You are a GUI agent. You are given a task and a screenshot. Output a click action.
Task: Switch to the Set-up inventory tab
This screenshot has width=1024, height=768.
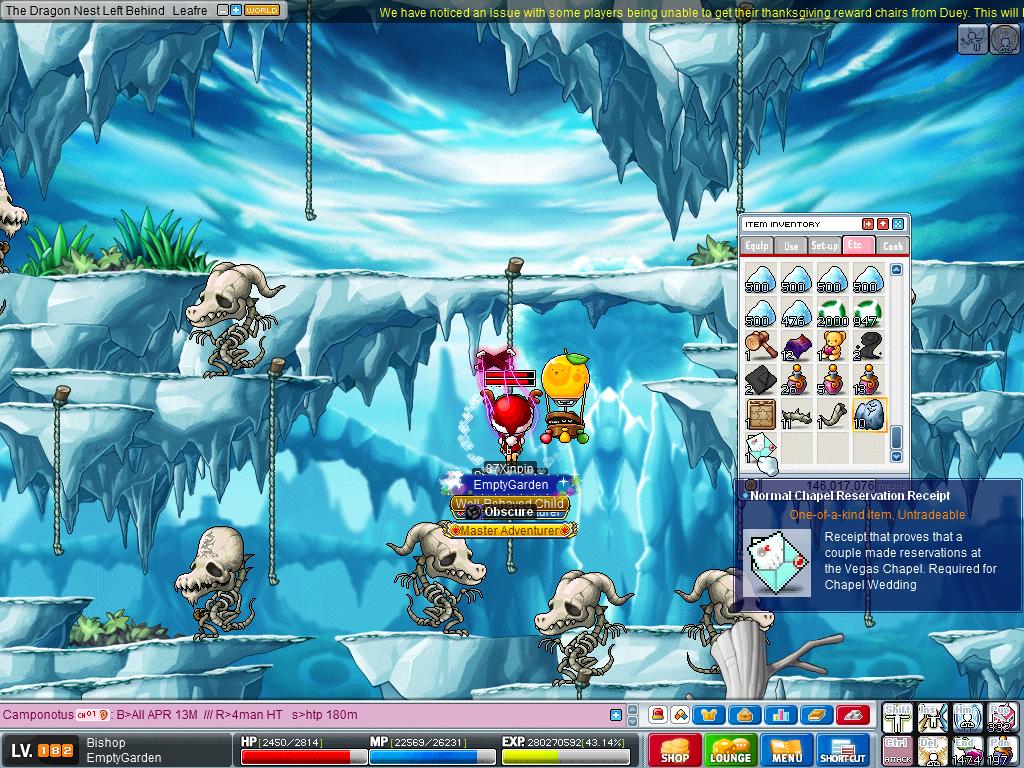pyautogui.click(x=825, y=245)
